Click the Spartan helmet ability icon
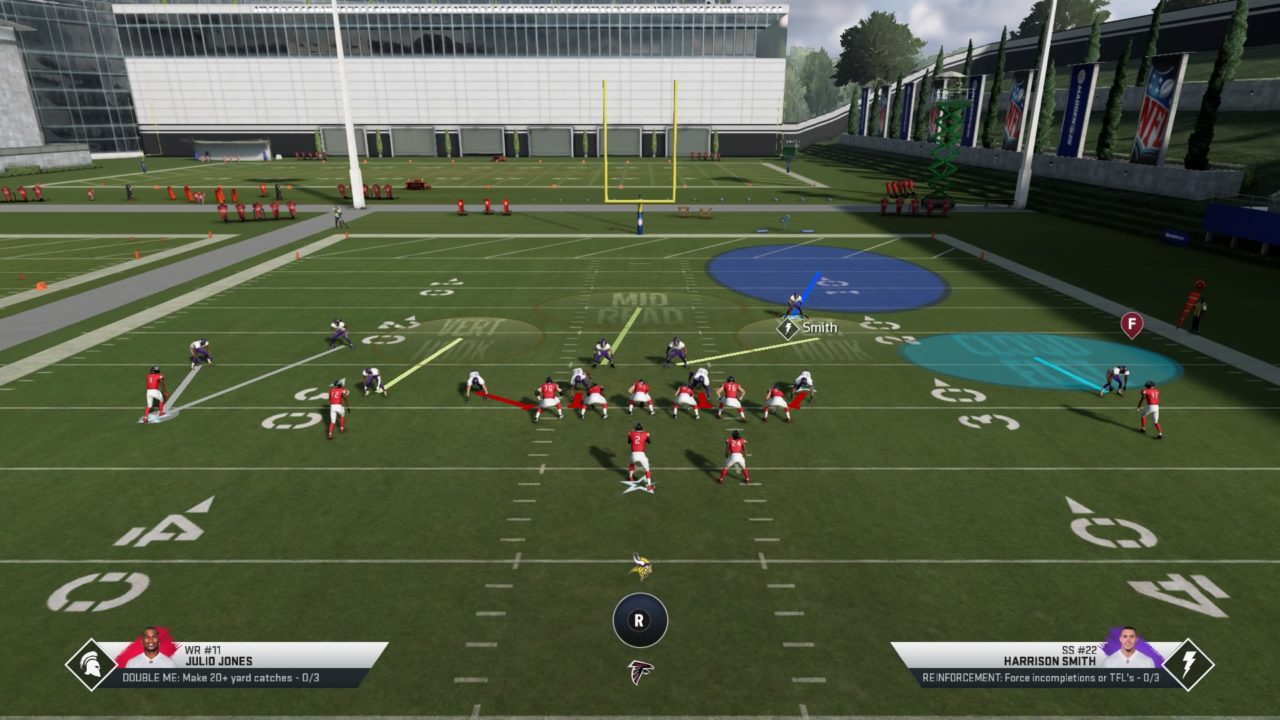 [91, 664]
